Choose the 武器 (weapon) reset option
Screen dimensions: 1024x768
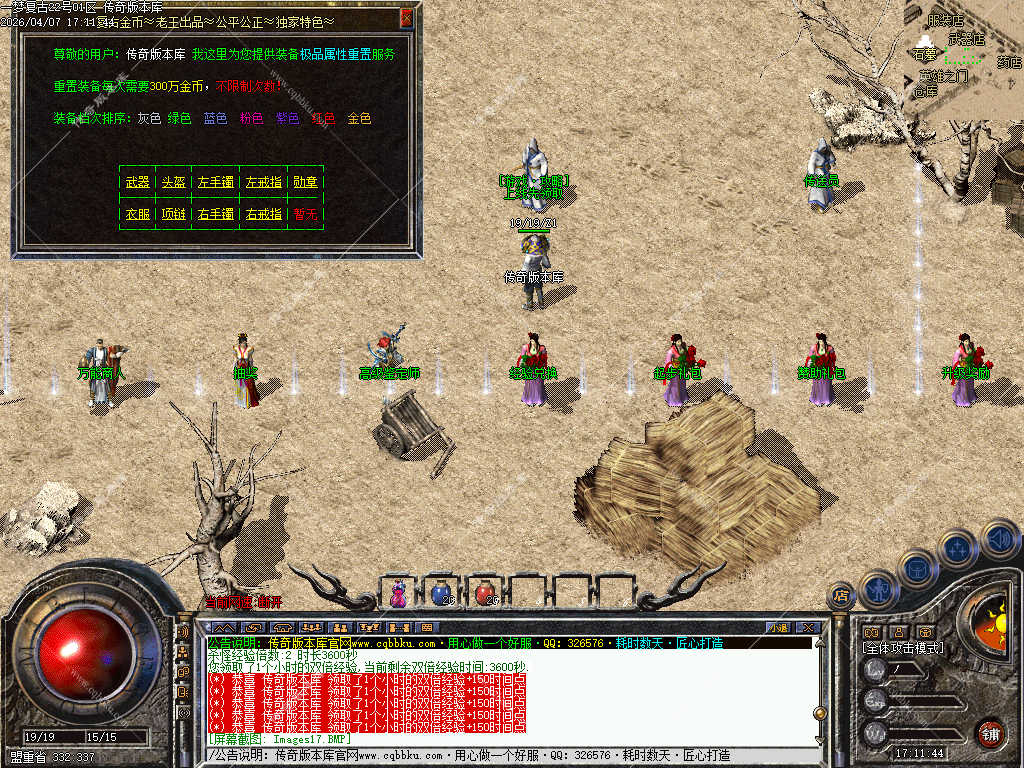137,182
